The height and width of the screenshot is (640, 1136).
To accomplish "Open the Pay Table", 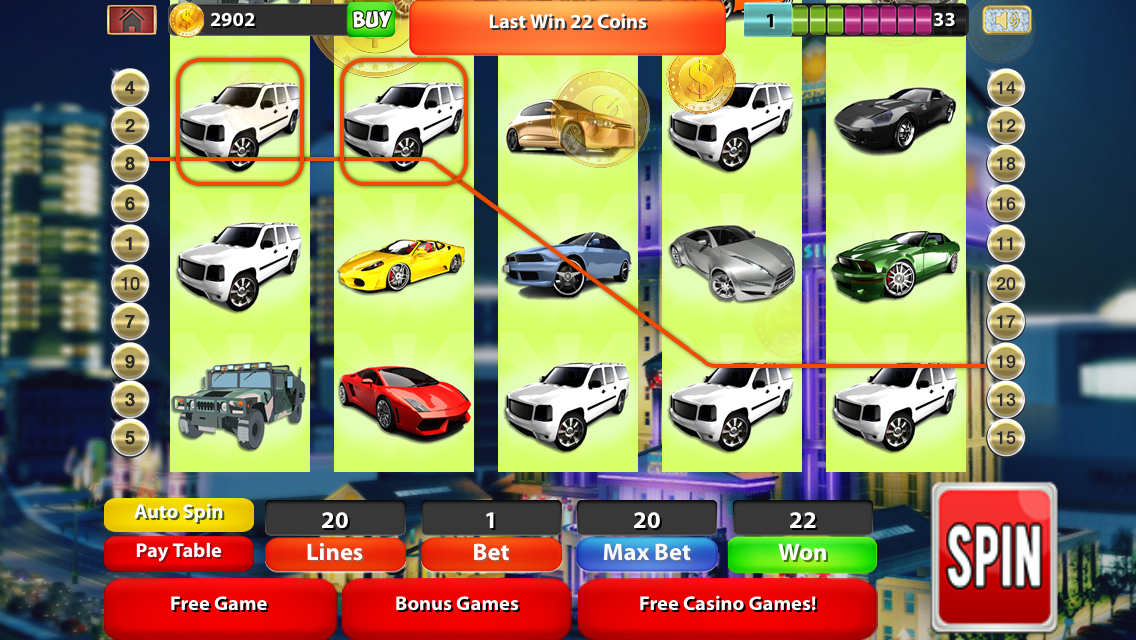I will pyautogui.click(x=179, y=552).
